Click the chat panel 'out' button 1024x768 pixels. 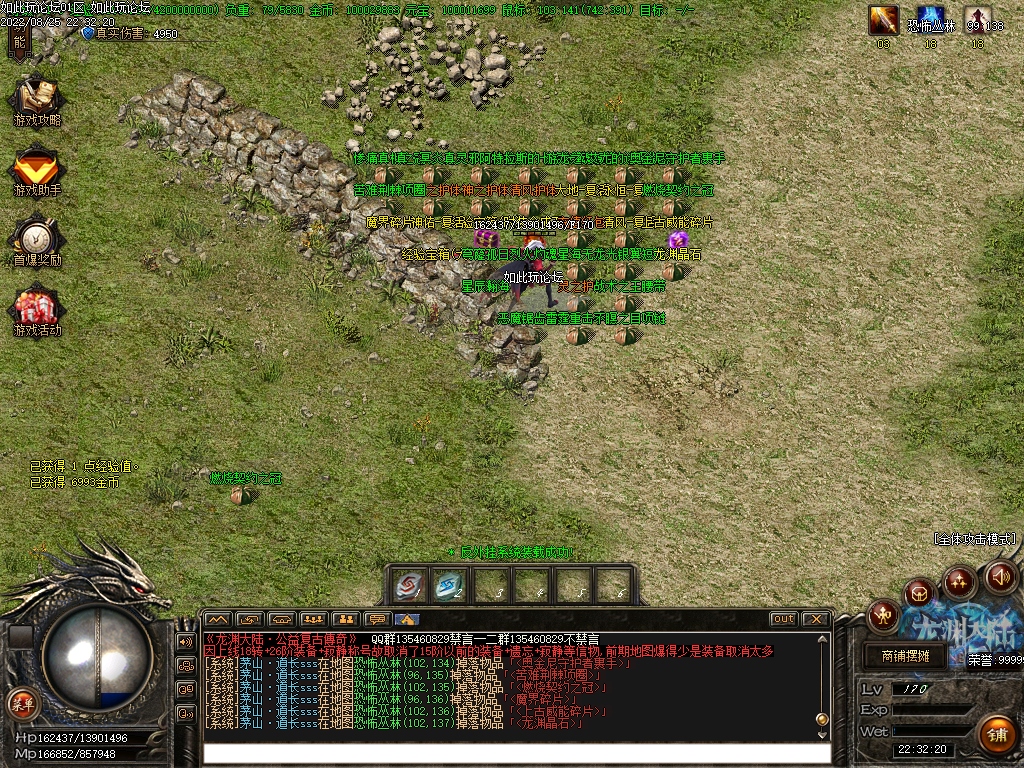coord(783,619)
